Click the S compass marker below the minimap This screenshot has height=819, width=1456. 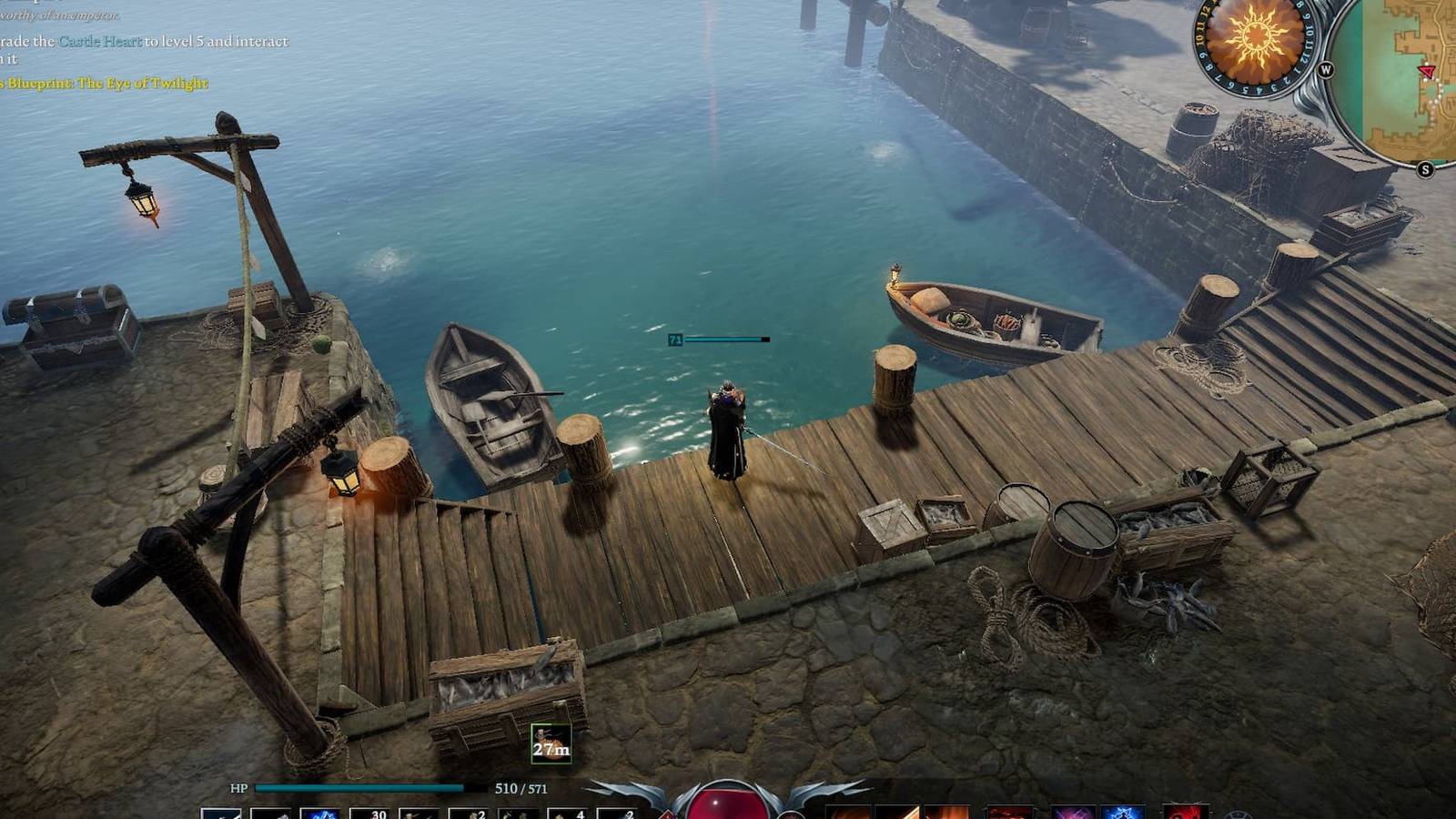pos(1426,167)
